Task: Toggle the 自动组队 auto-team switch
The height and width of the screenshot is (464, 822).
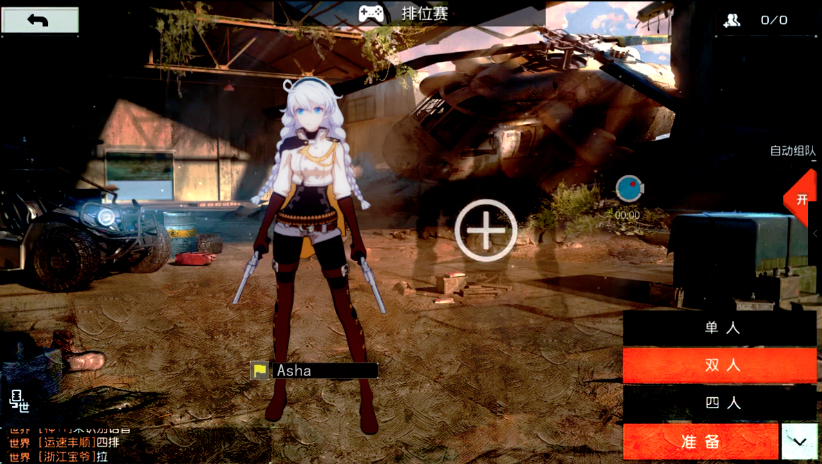Action: (801, 198)
